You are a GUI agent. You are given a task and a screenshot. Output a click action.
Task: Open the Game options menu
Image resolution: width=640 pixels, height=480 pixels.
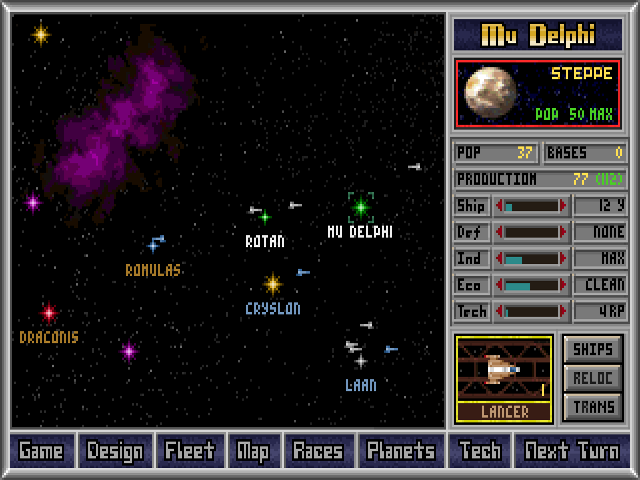[41, 451]
